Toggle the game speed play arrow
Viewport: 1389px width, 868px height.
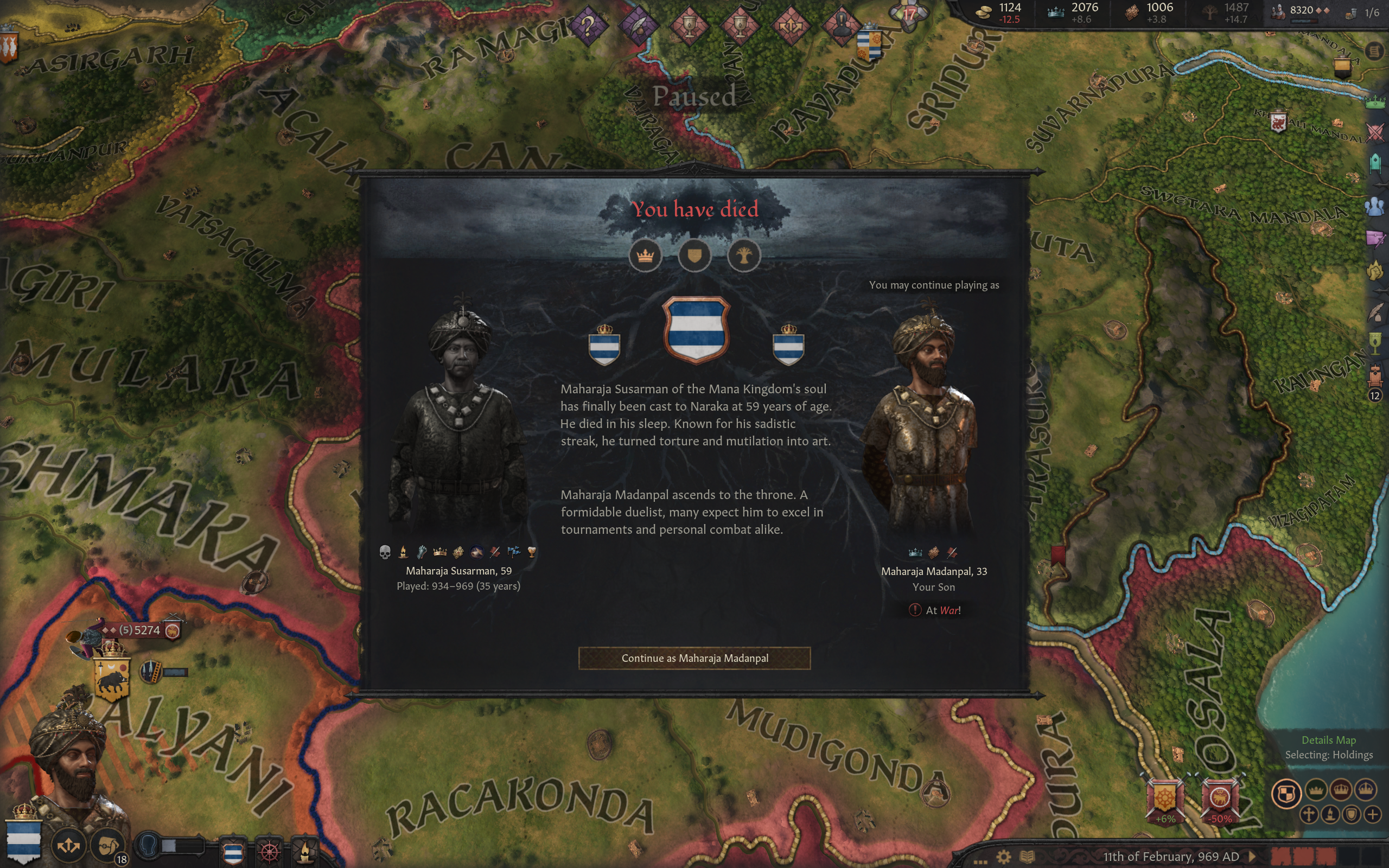pos(1253,857)
